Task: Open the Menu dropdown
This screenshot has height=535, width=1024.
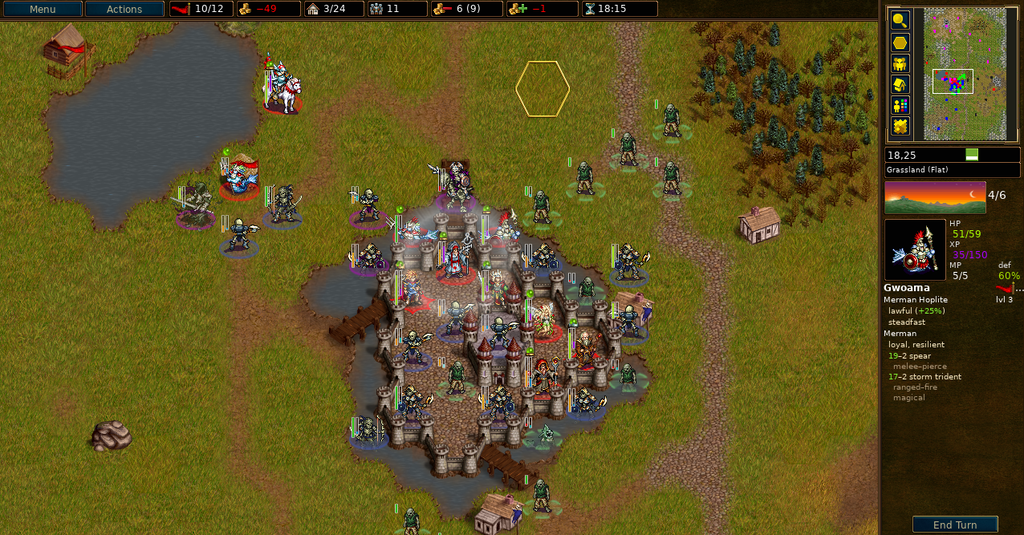Action: (x=42, y=9)
